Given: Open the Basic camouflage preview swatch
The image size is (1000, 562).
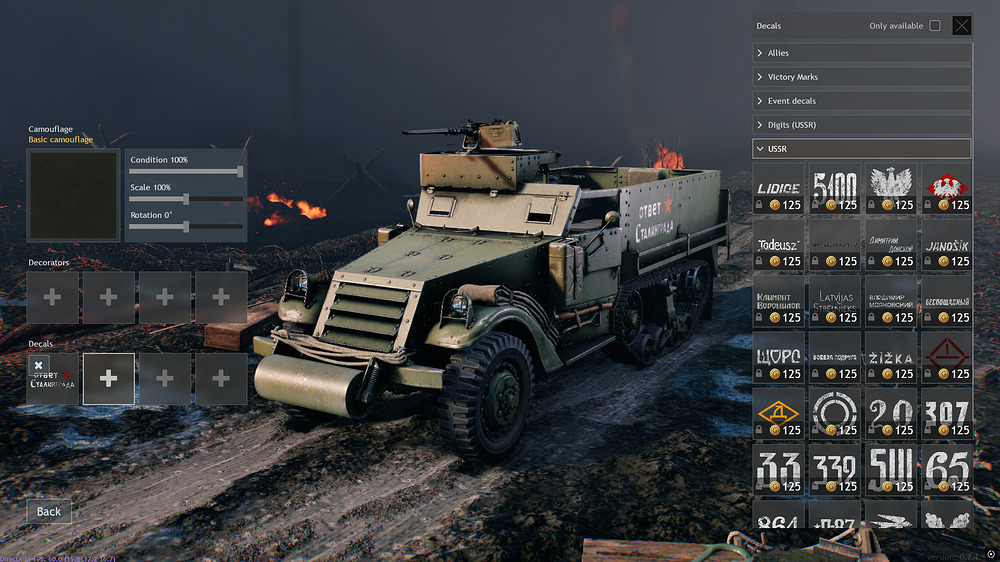Looking at the screenshot, I should point(73,196).
